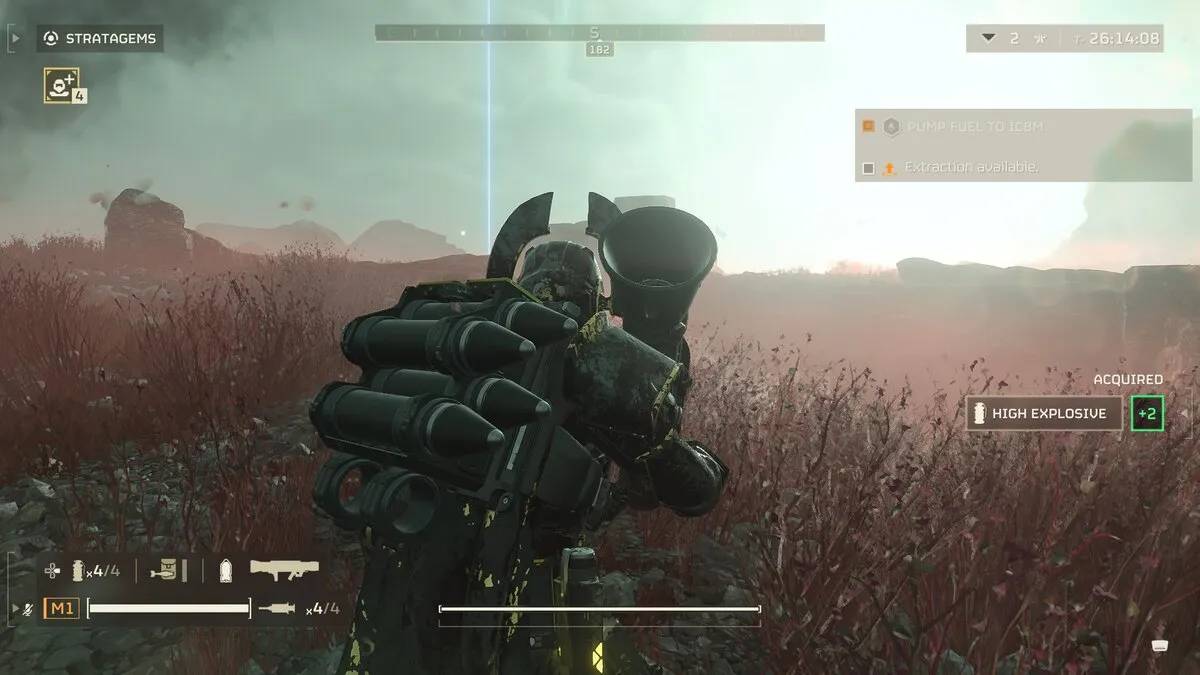Use the stim syringe icon
1200x675 pixels.
[277, 608]
